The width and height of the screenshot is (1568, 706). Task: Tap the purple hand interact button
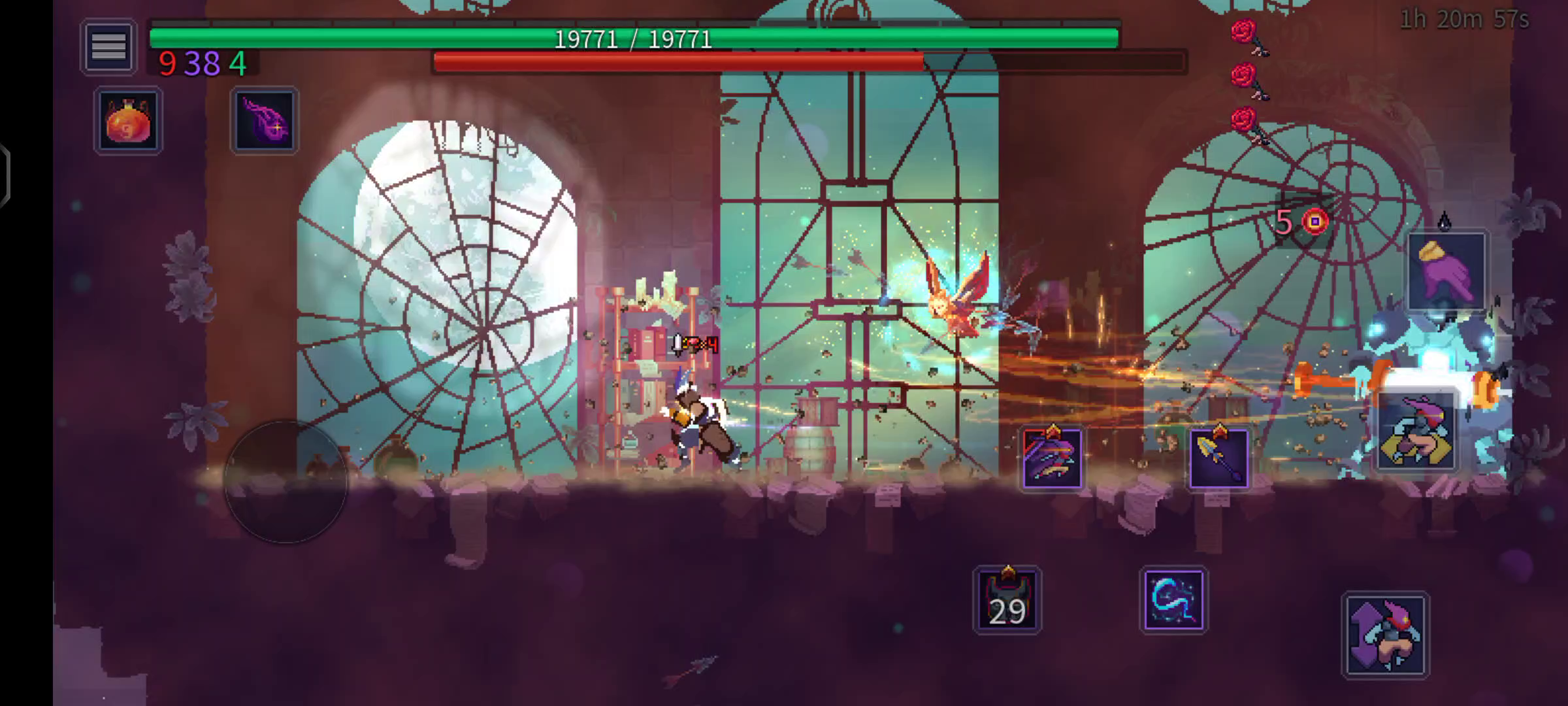click(x=1446, y=271)
